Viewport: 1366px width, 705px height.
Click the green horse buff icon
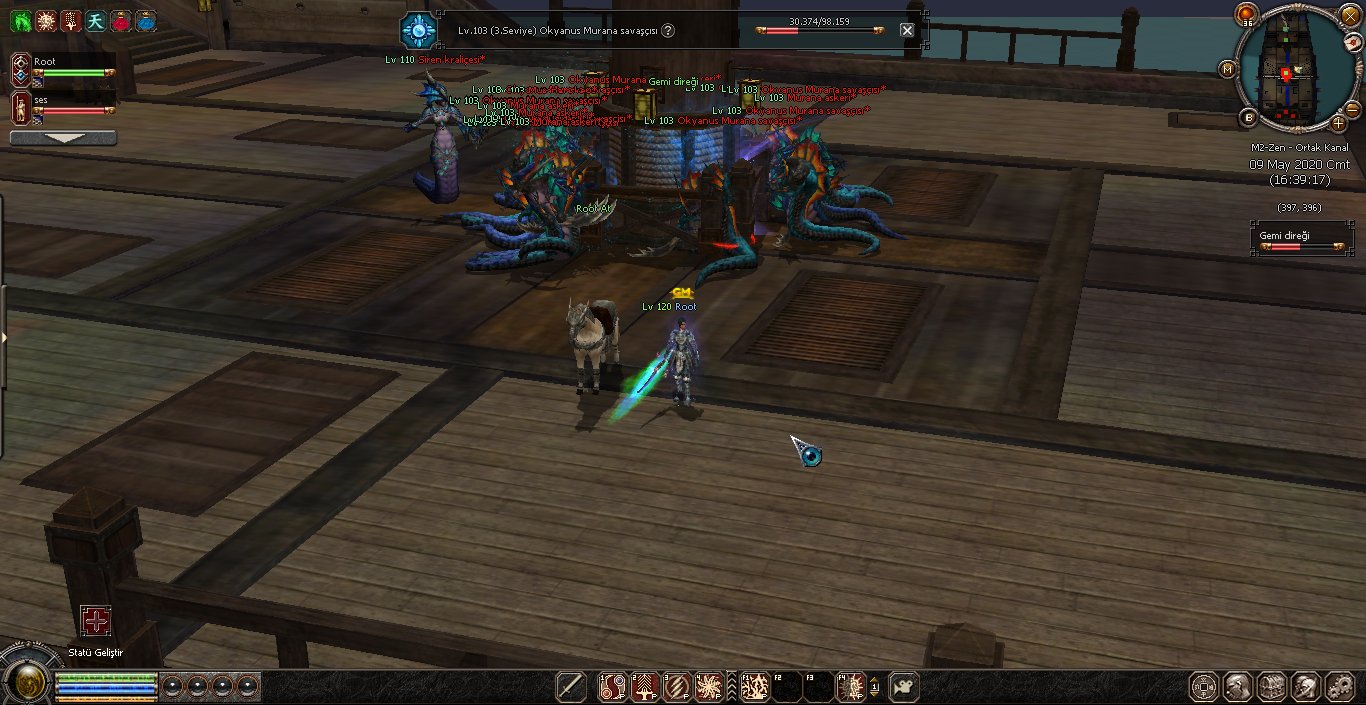(20, 20)
